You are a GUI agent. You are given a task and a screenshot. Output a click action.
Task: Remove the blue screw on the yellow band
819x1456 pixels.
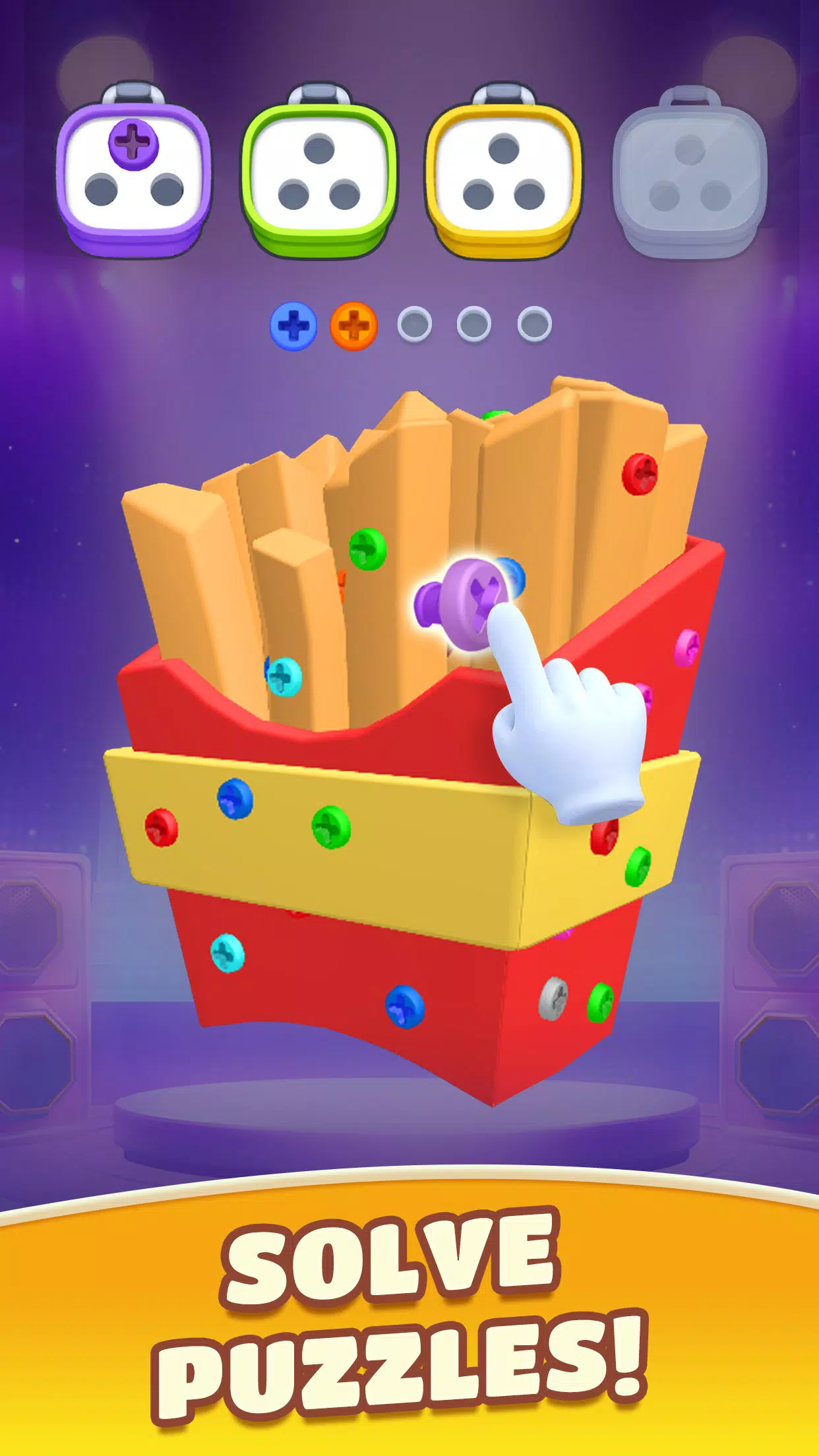pos(235,799)
